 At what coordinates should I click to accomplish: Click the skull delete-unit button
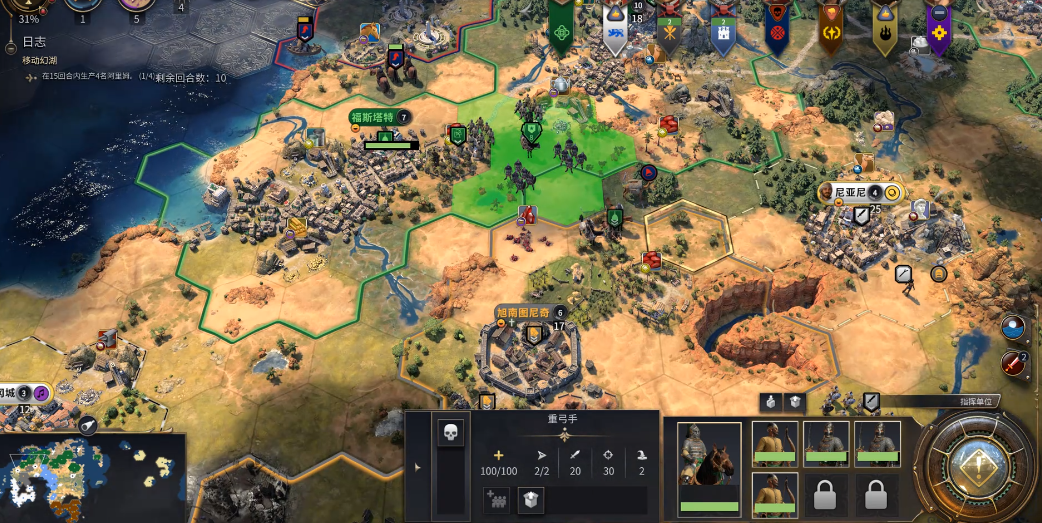click(x=450, y=433)
